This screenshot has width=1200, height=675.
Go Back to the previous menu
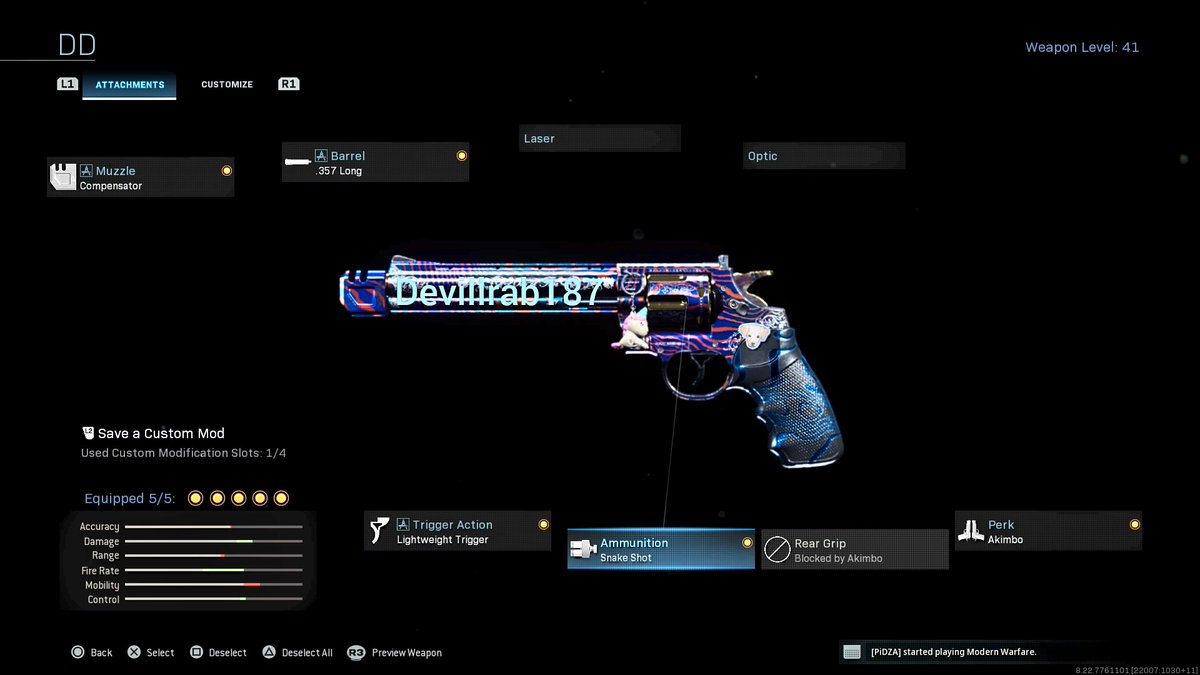coord(92,652)
